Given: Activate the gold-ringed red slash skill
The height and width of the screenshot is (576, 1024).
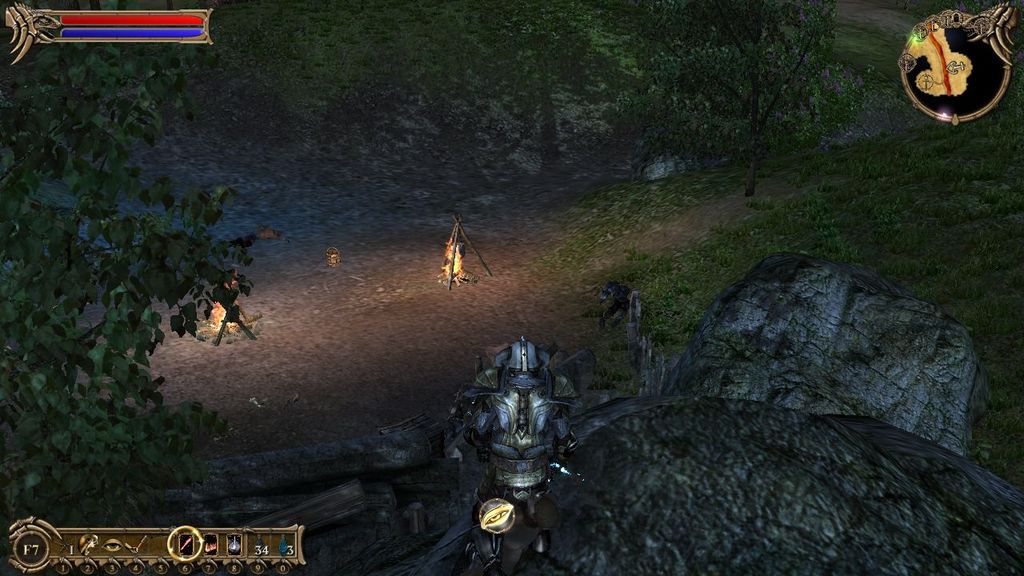Looking at the screenshot, I should click(x=185, y=544).
